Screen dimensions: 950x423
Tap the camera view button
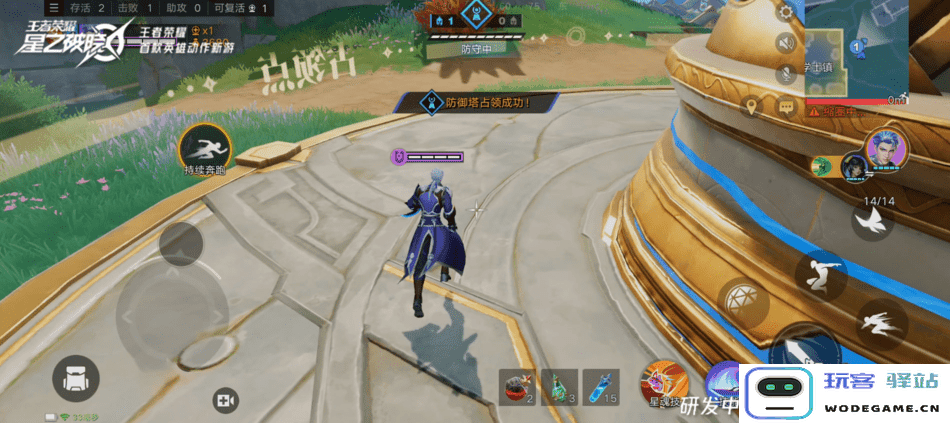click(225, 401)
